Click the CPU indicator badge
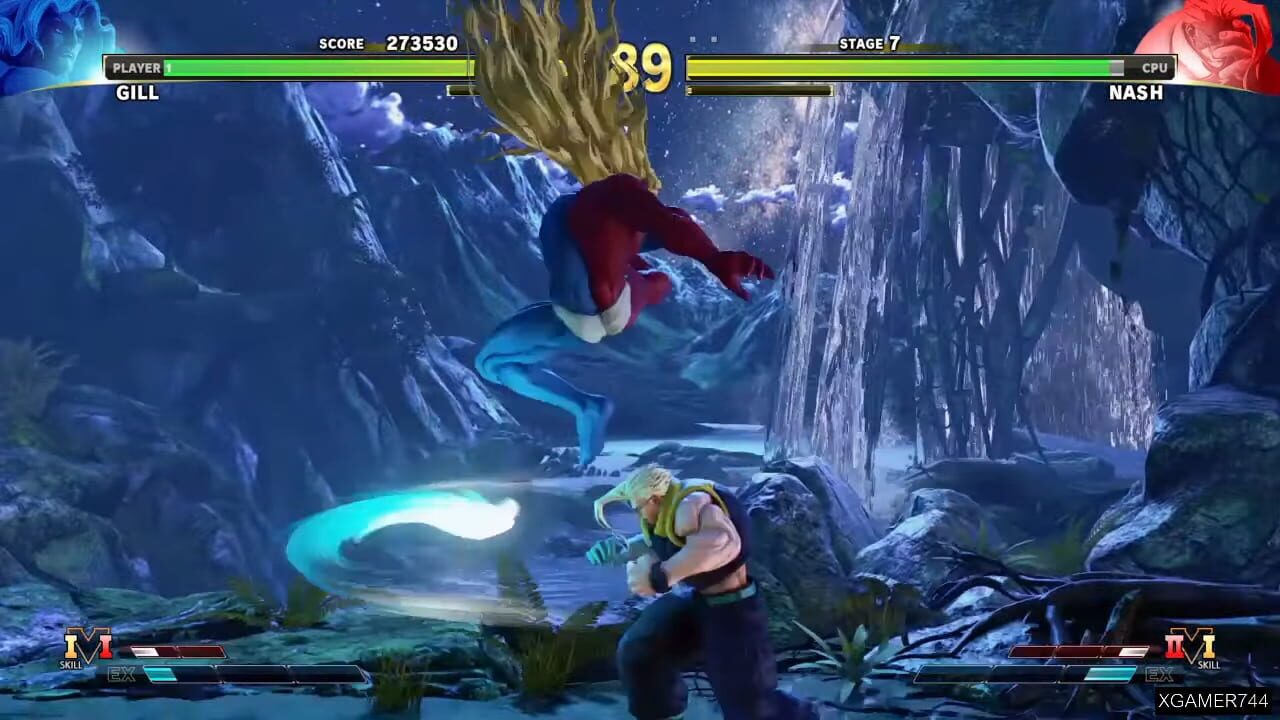 (x=1155, y=68)
